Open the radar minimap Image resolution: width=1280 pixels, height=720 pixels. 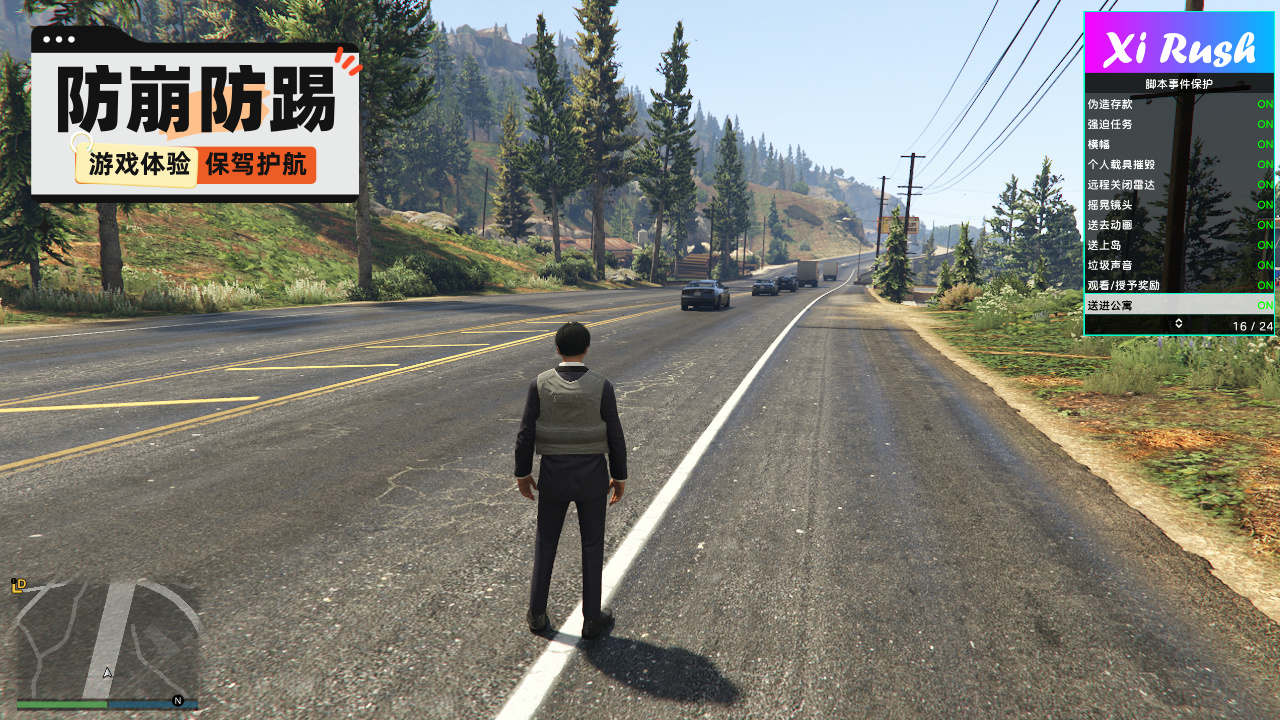coord(107,640)
